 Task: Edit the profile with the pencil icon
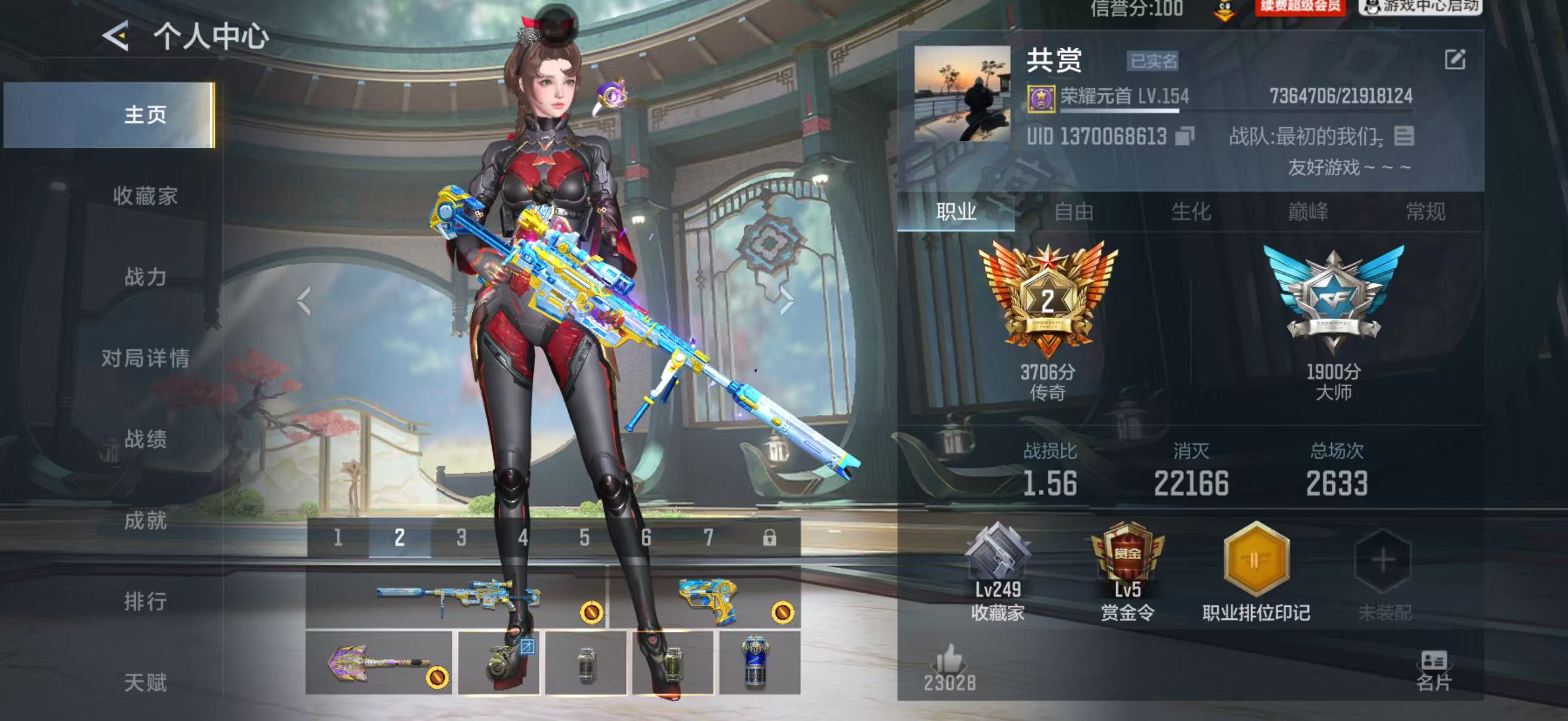(1455, 60)
